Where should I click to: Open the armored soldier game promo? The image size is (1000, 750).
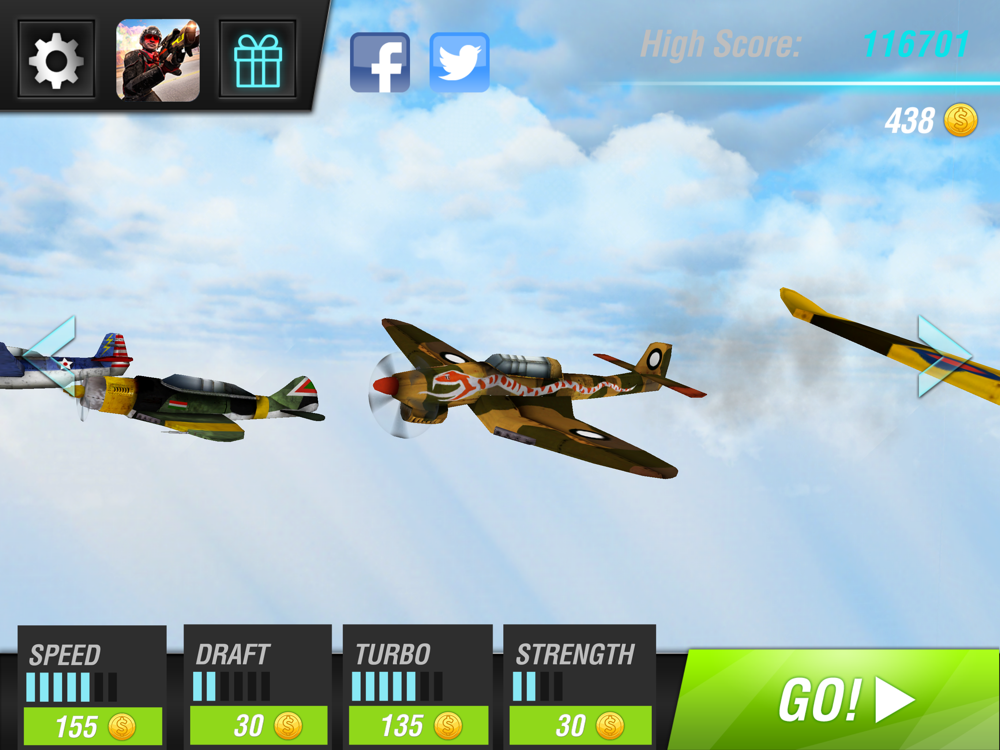click(x=158, y=60)
